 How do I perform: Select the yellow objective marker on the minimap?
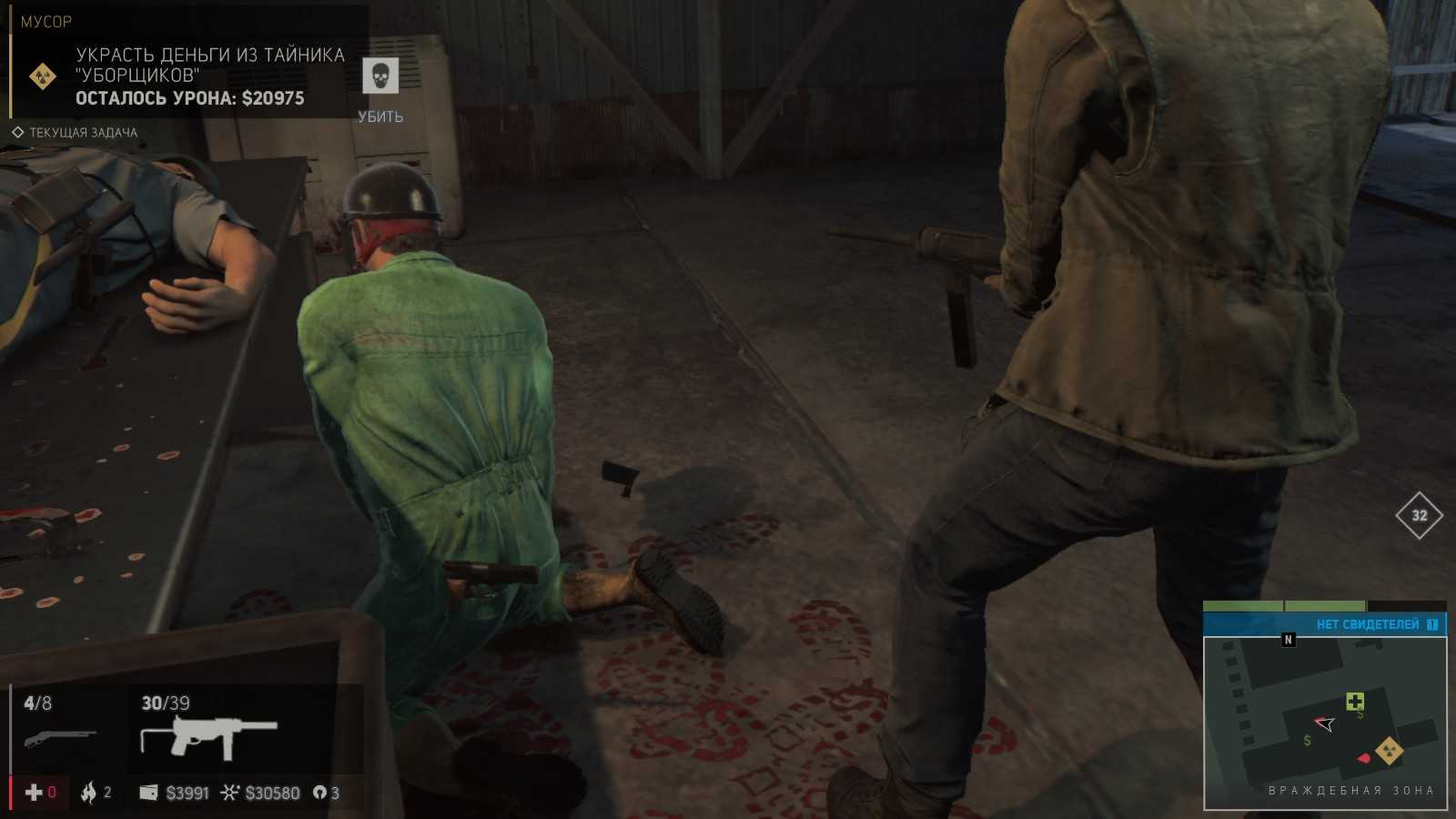(x=1389, y=752)
